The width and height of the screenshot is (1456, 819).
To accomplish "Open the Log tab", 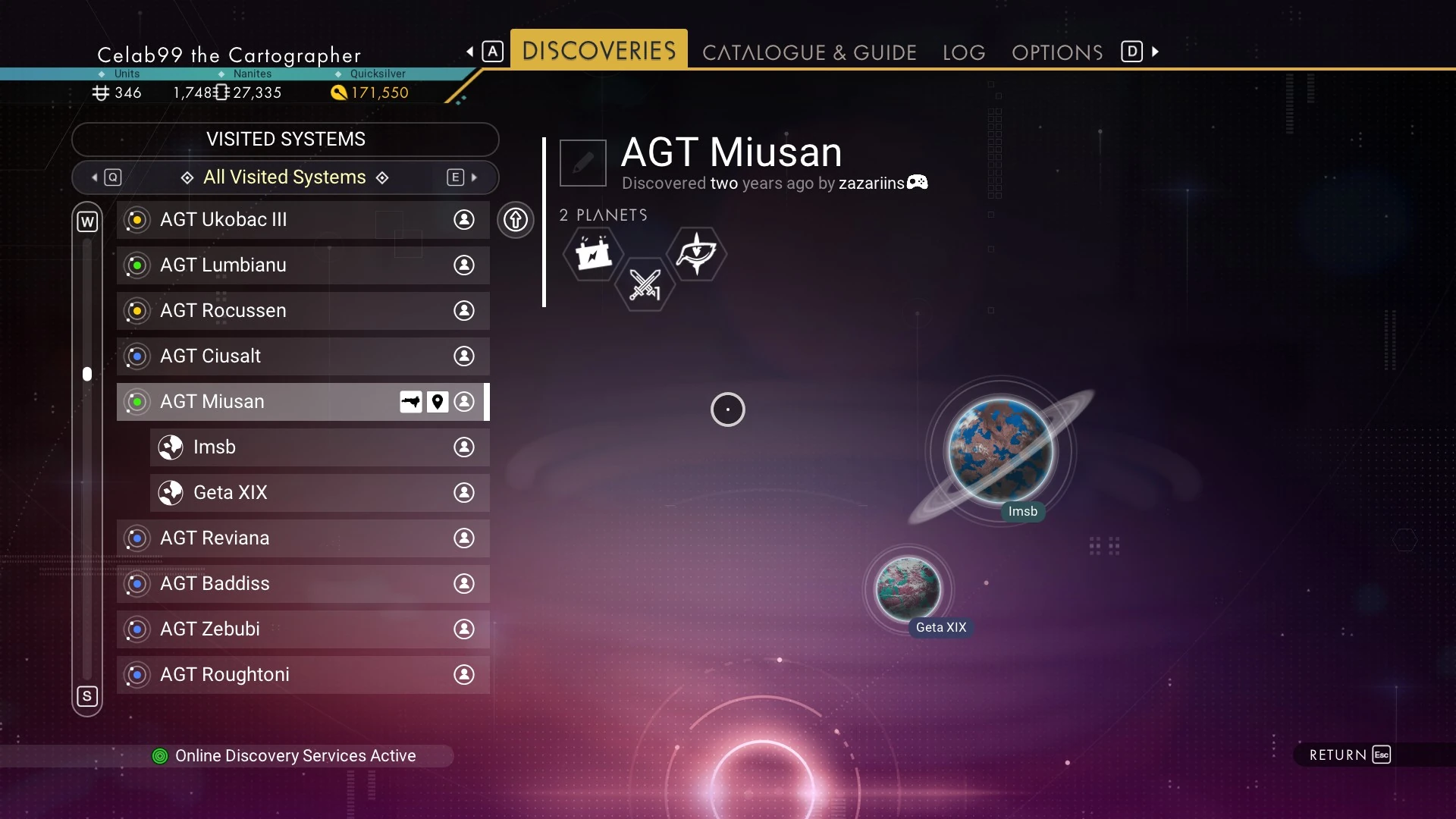I will pyautogui.click(x=964, y=52).
